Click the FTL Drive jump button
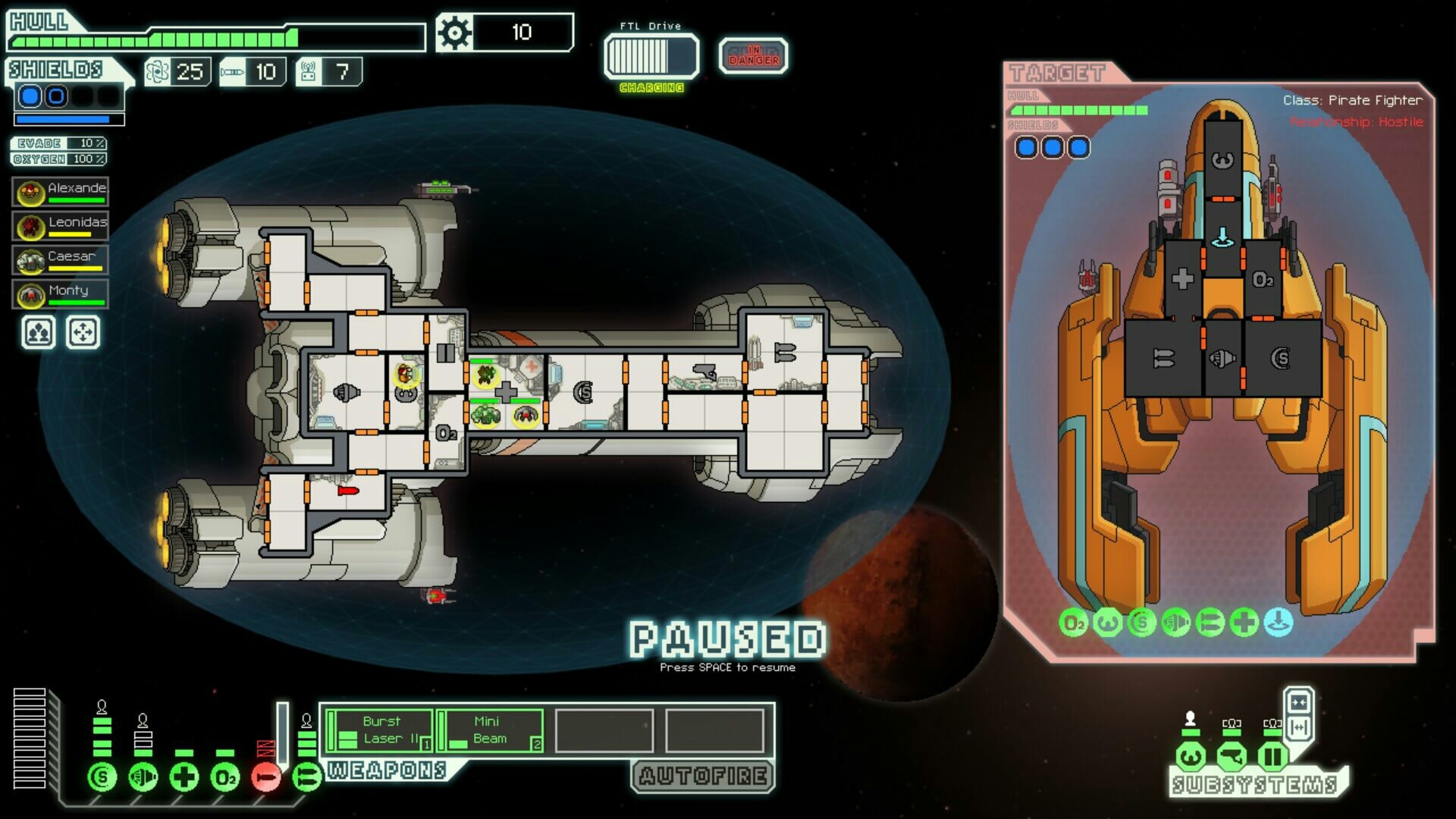 pos(651,55)
